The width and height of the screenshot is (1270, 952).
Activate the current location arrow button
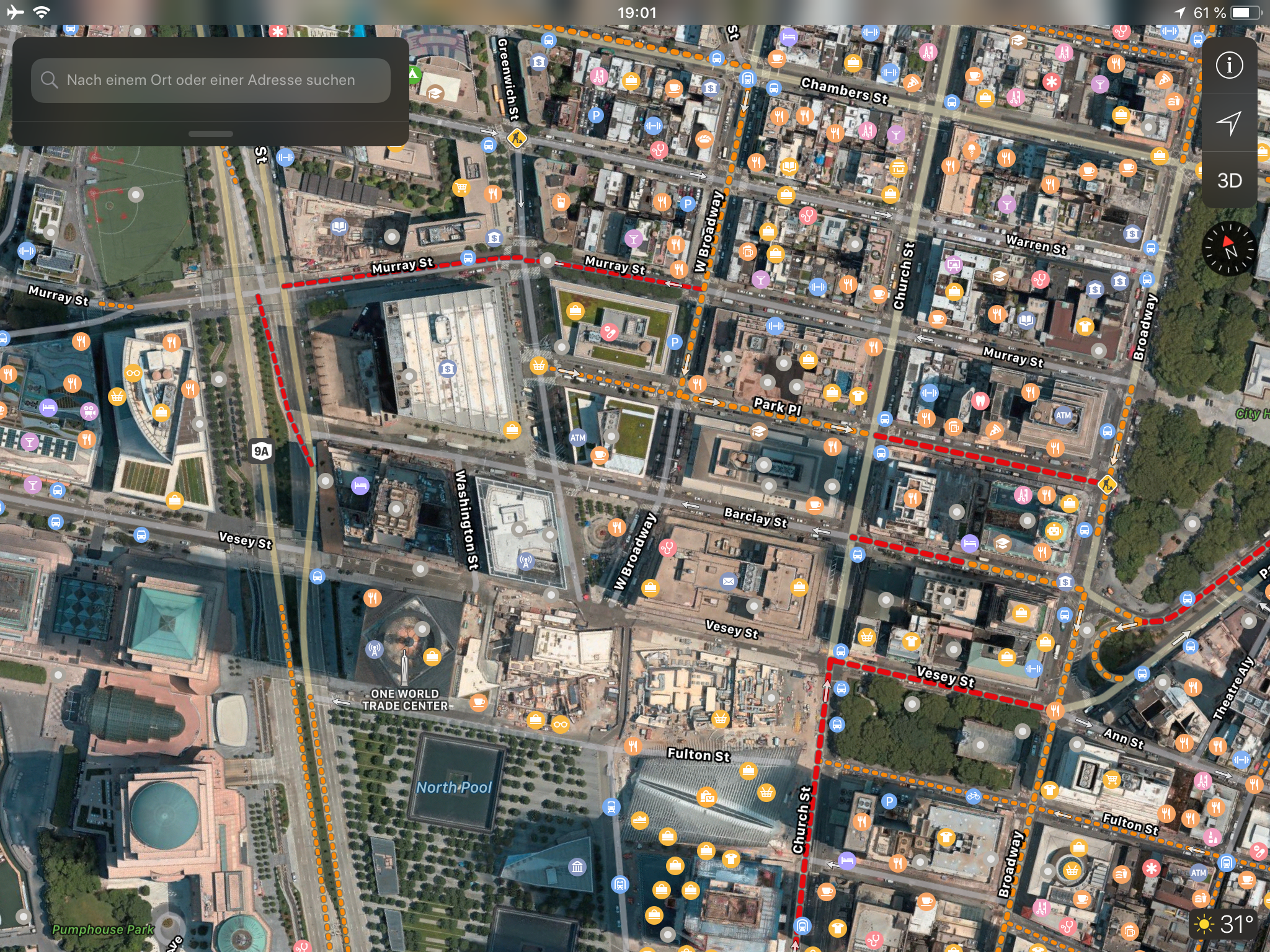[1229, 123]
